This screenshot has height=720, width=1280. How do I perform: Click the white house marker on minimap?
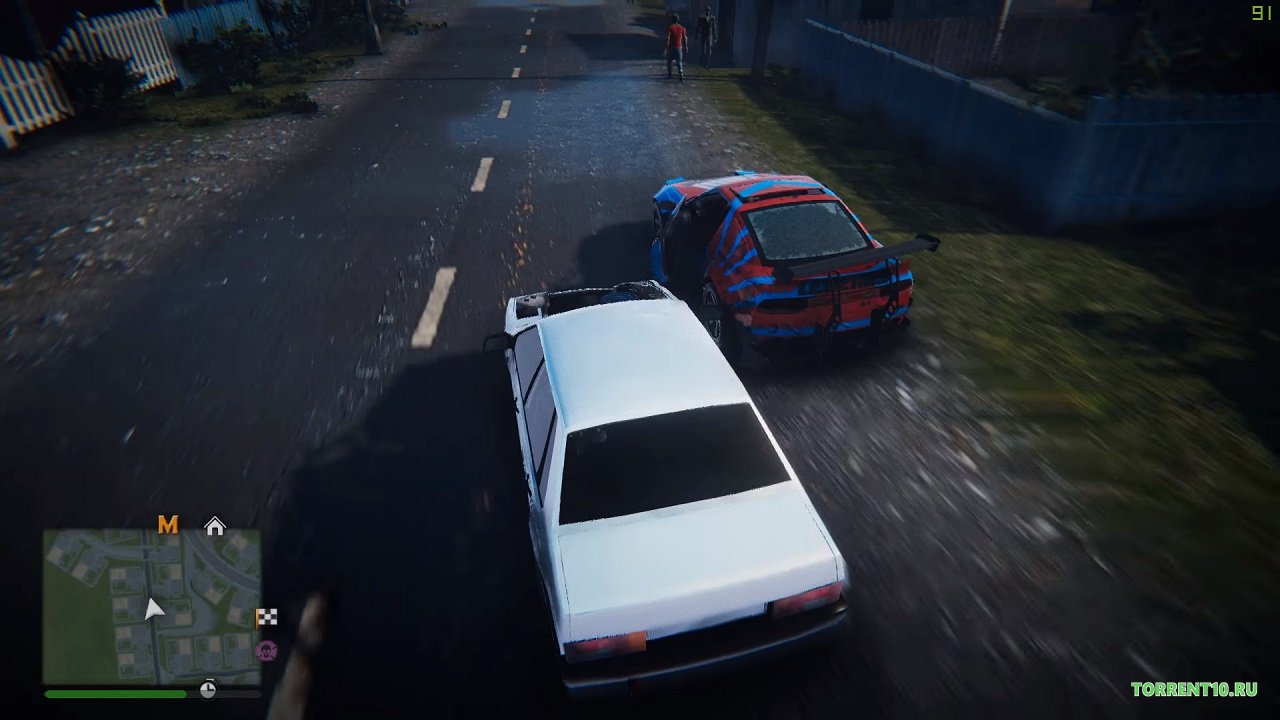point(215,526)
